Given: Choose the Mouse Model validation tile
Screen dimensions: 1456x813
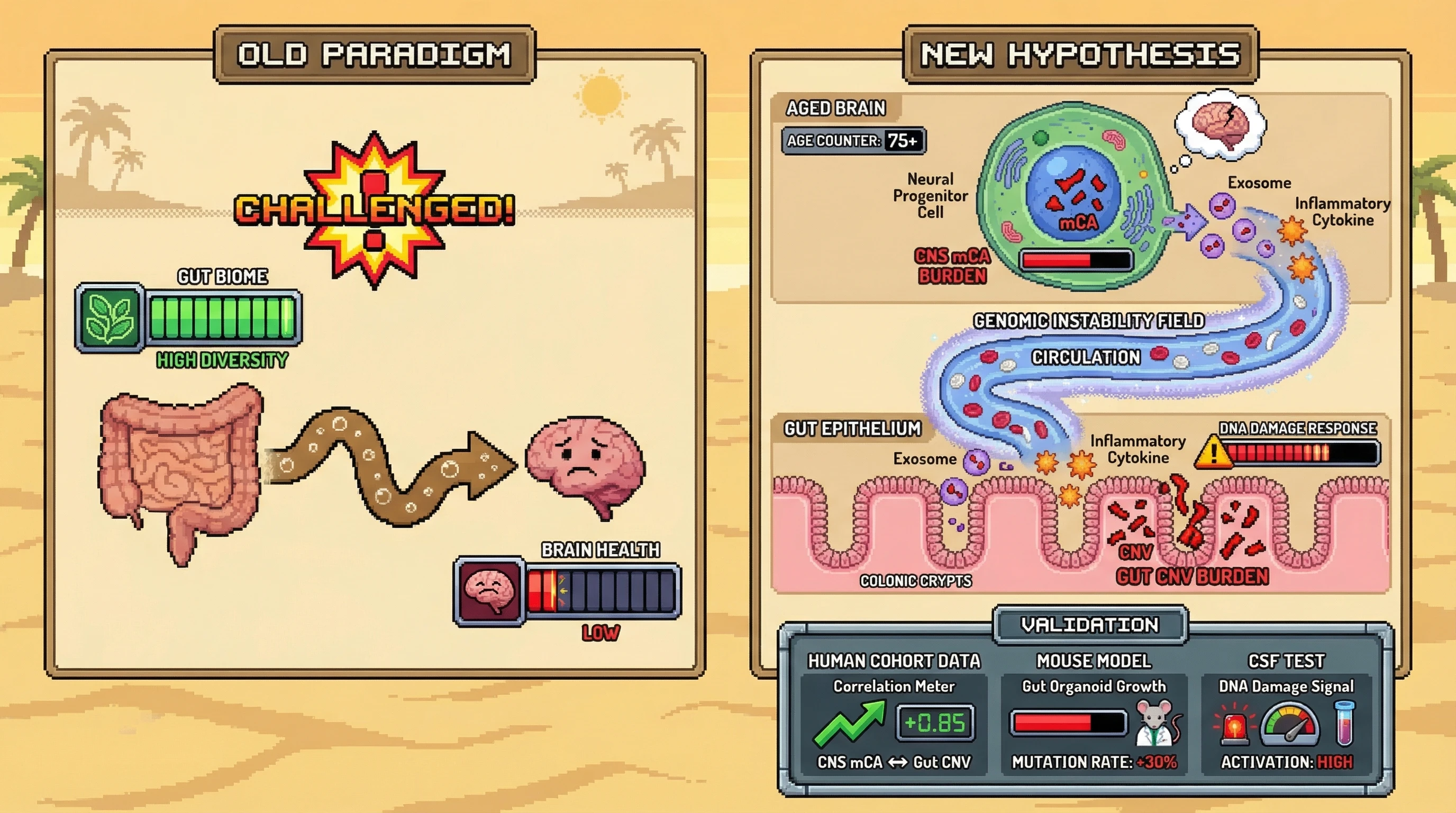Looking at the screenshot, I should point(1094,712).
